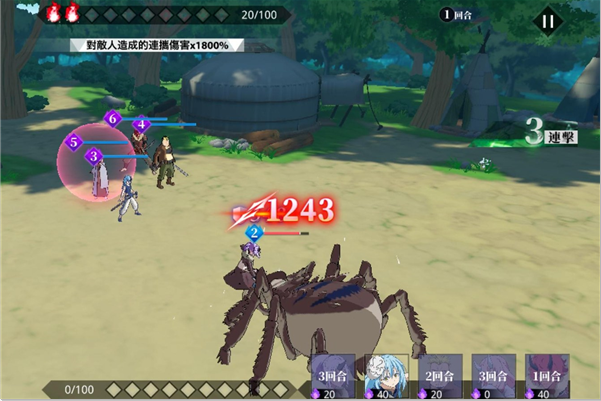
Task: Select the 3回合 skill card costing 0
Action: 493,377
